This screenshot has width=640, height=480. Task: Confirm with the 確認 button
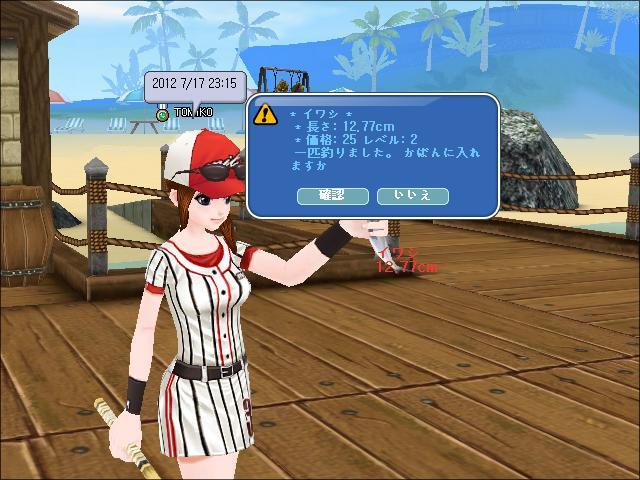click(x=332, y=196)
